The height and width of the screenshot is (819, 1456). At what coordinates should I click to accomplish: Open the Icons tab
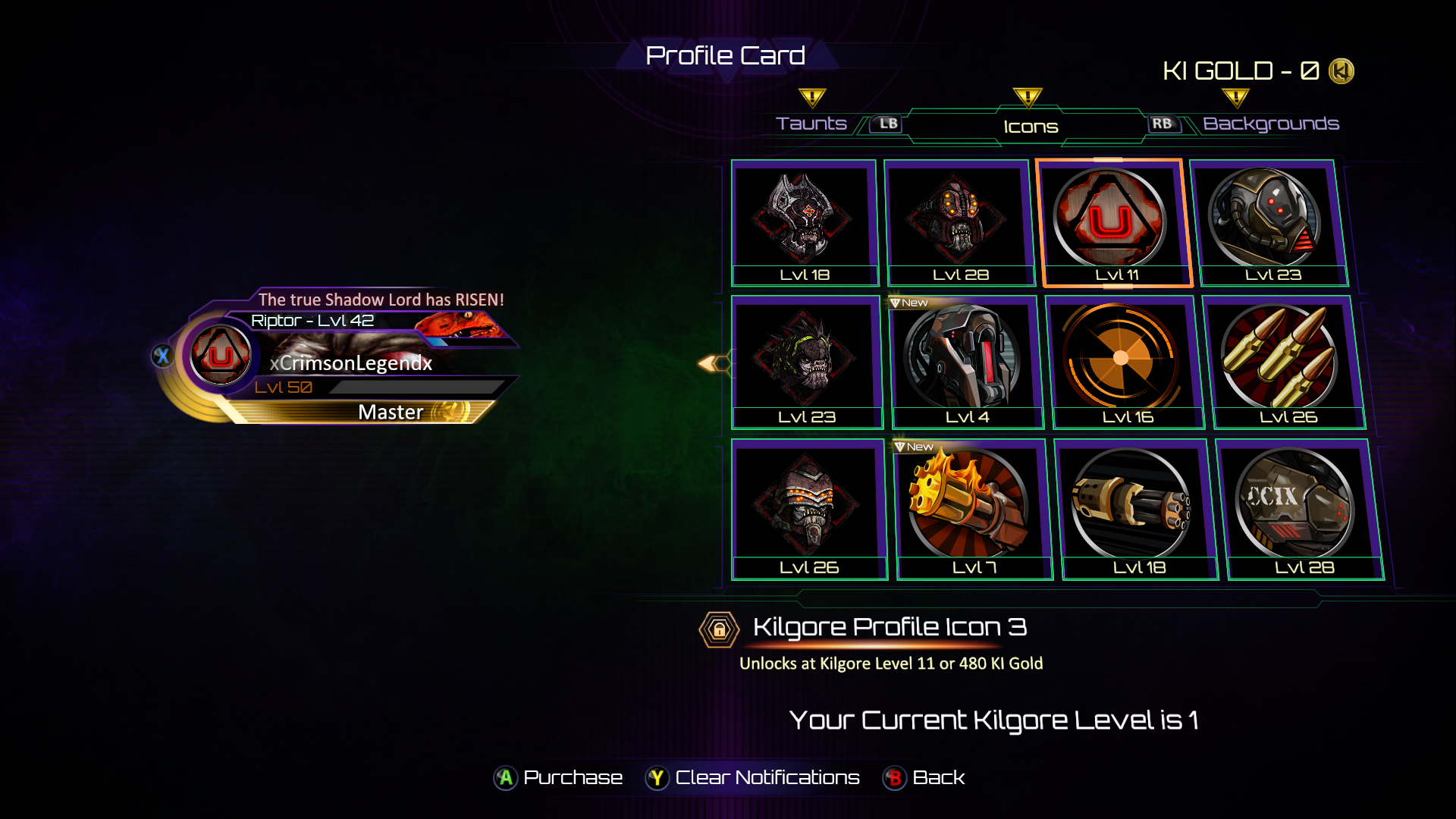tap(1030, 127)
